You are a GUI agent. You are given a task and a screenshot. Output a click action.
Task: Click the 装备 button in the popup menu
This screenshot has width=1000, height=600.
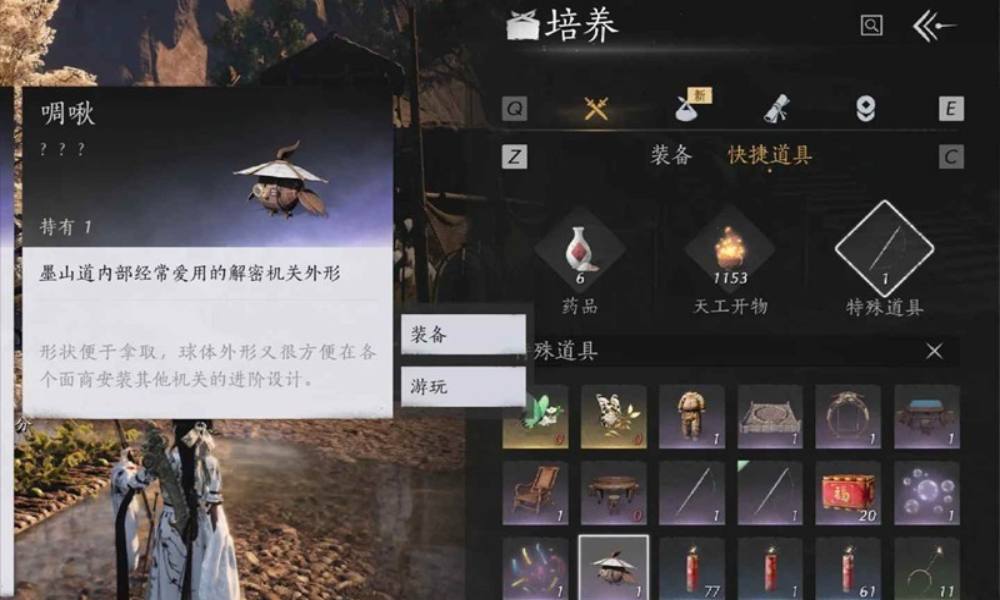463,335
